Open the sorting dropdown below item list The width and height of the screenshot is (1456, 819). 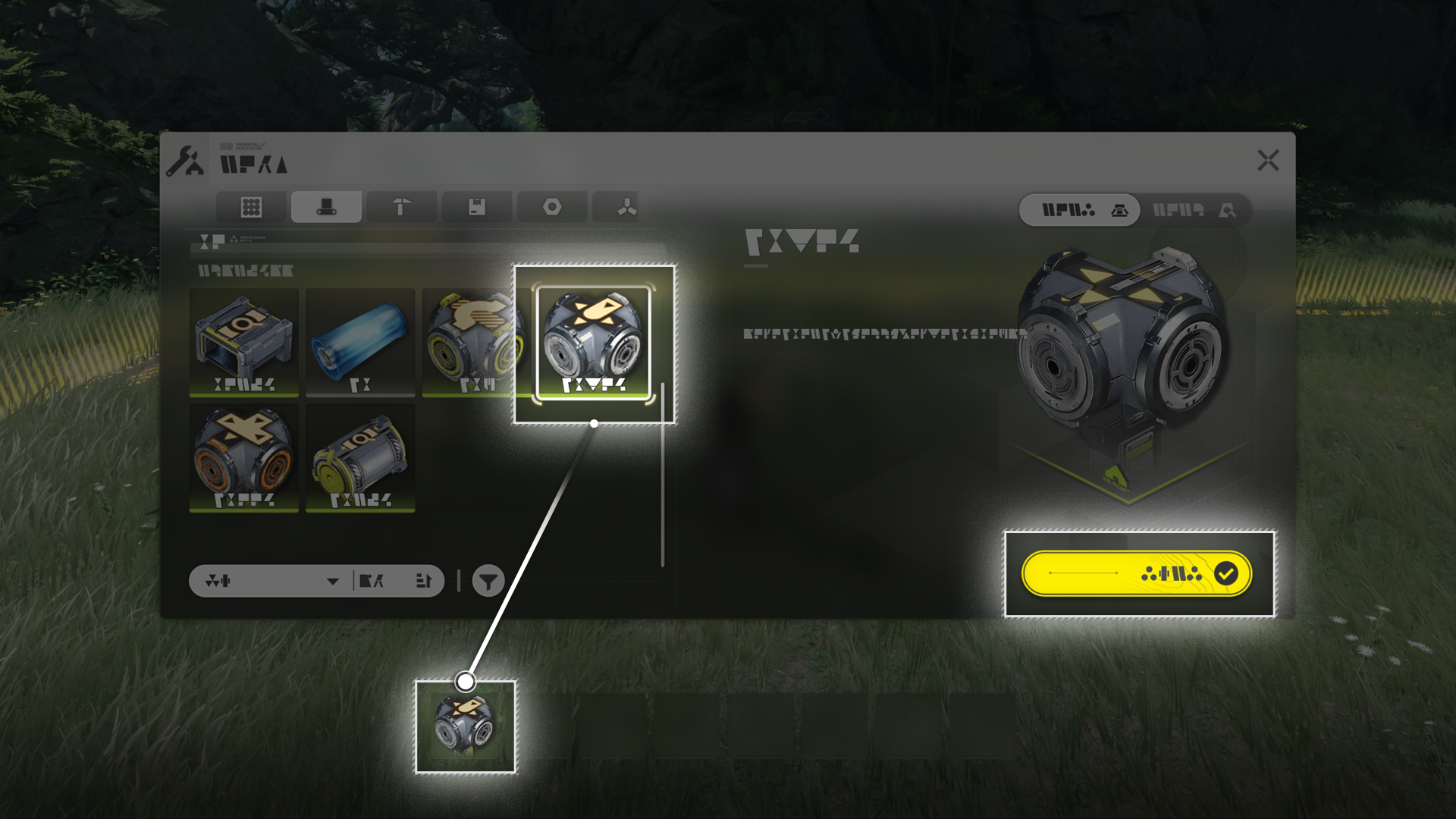point(271,581)
